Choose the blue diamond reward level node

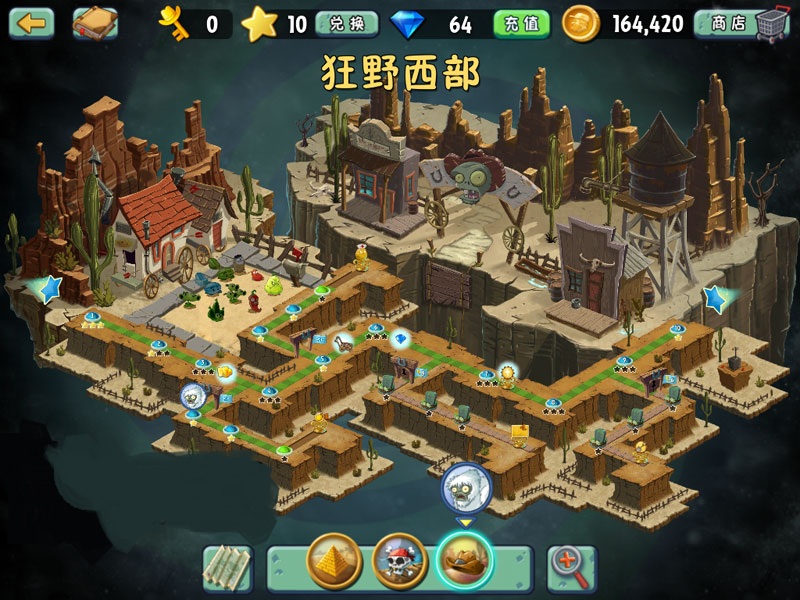click(x=400, y=339)
